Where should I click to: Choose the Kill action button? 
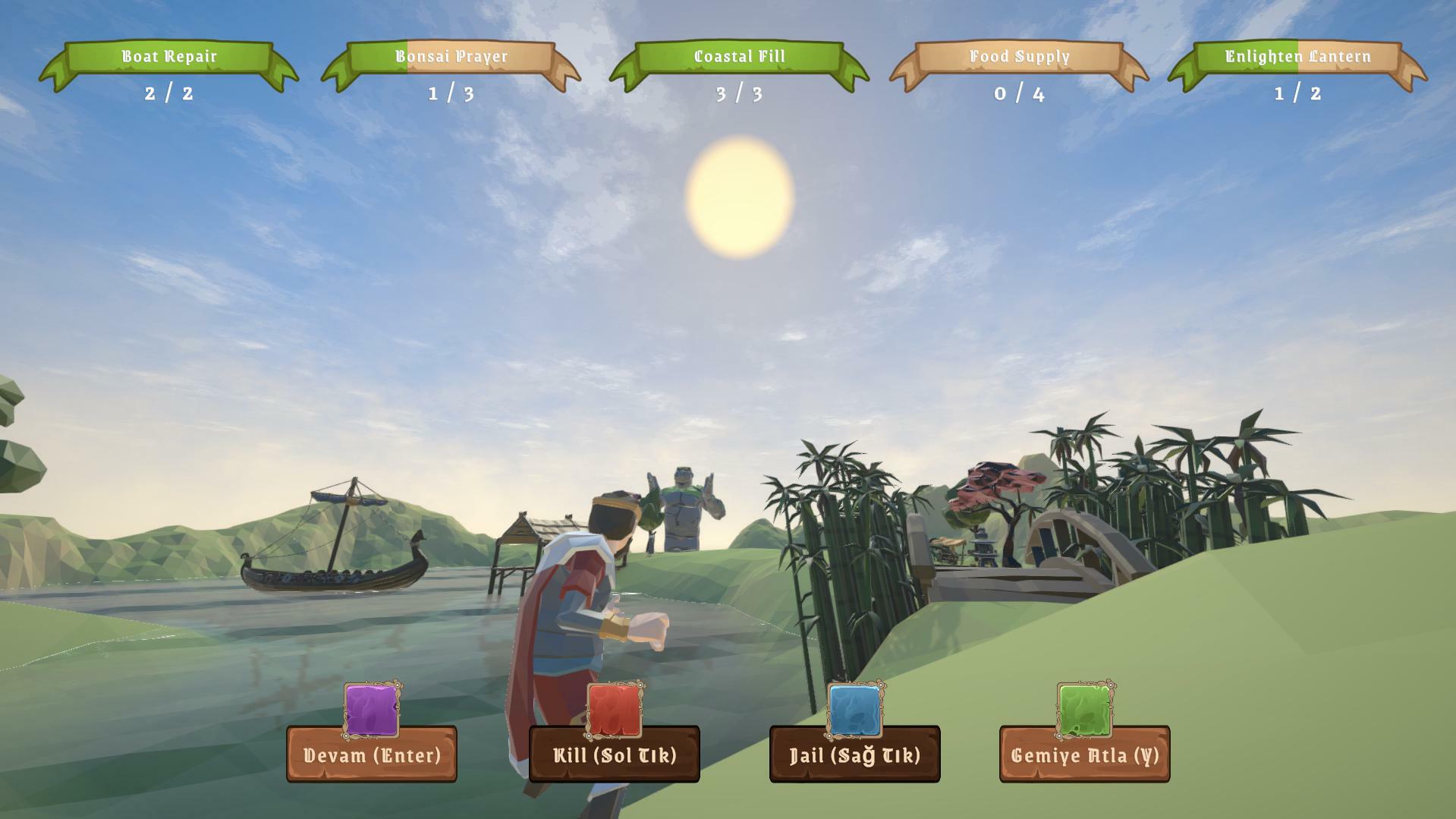[615, 755]
